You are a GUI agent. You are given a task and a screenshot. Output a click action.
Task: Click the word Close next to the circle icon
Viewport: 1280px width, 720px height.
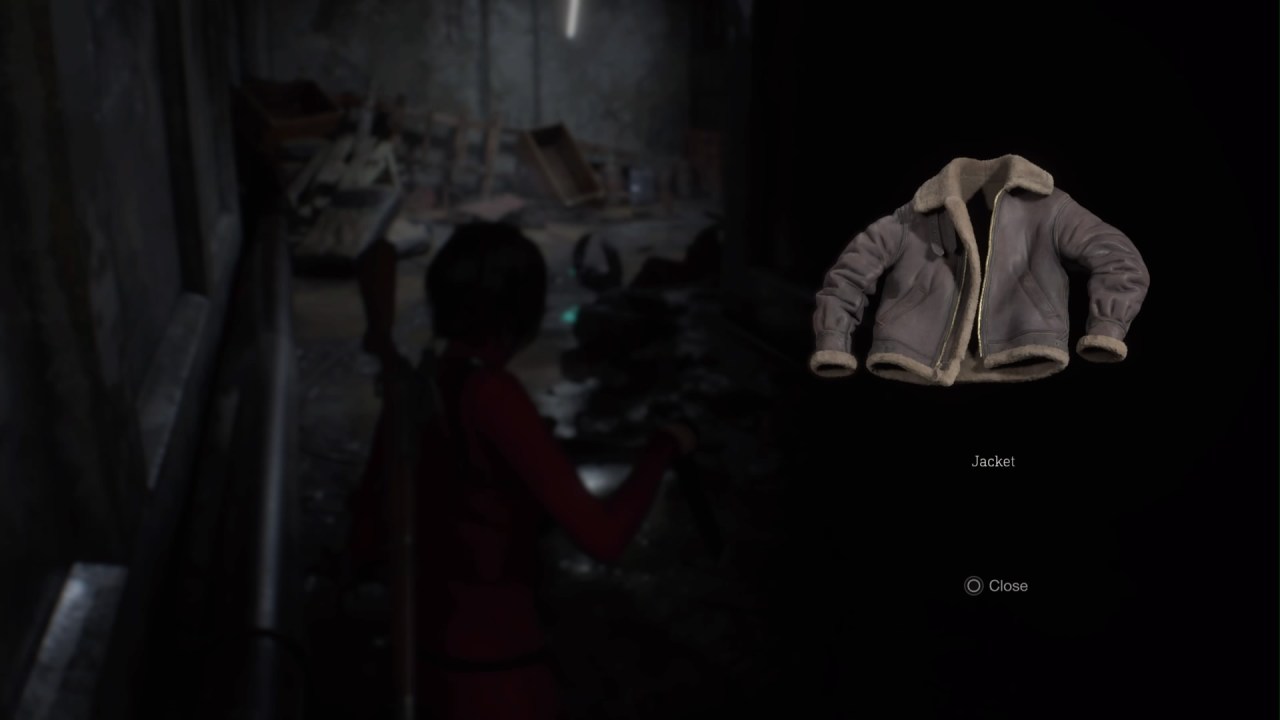point(1008,586)
